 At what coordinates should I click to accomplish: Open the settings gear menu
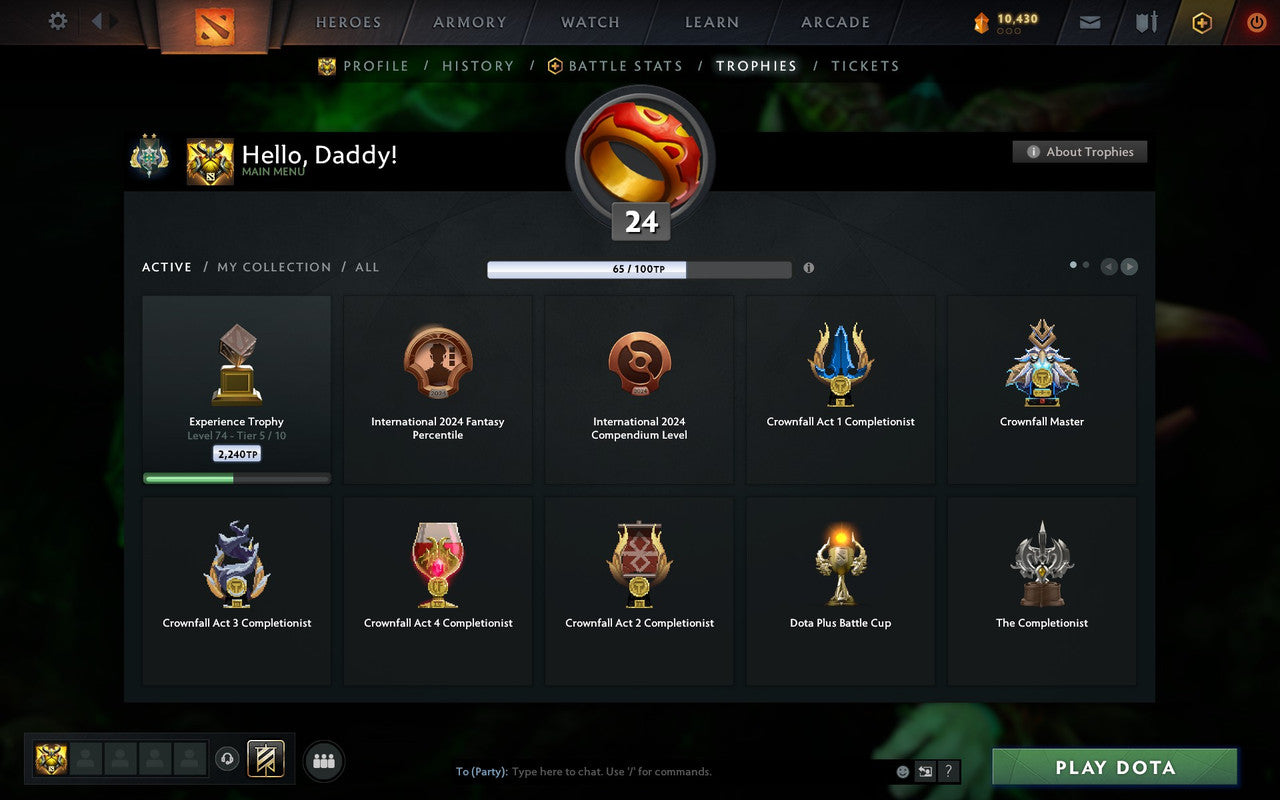click(x=57, y=21)
